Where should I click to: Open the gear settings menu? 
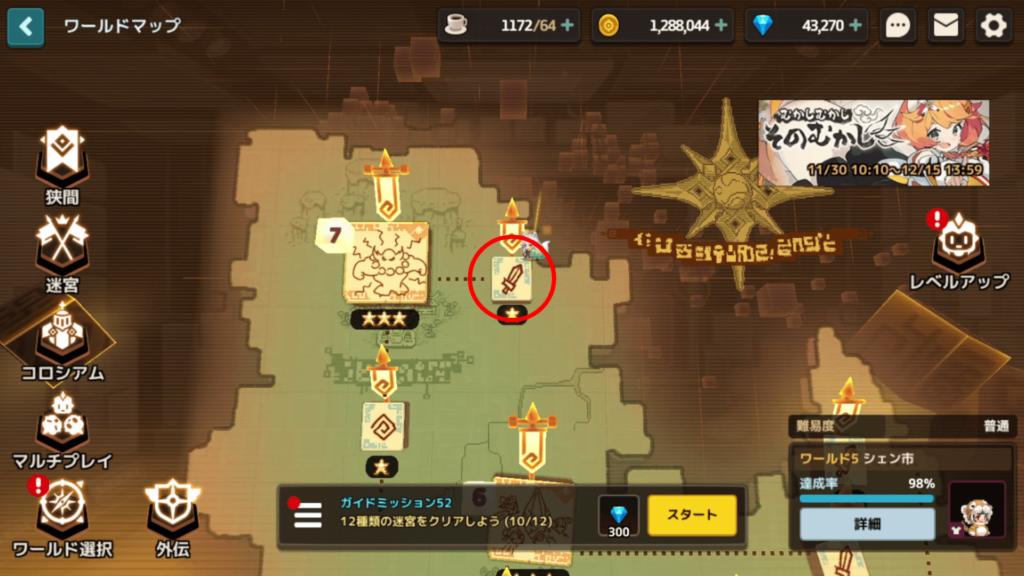tap(993, 26)
